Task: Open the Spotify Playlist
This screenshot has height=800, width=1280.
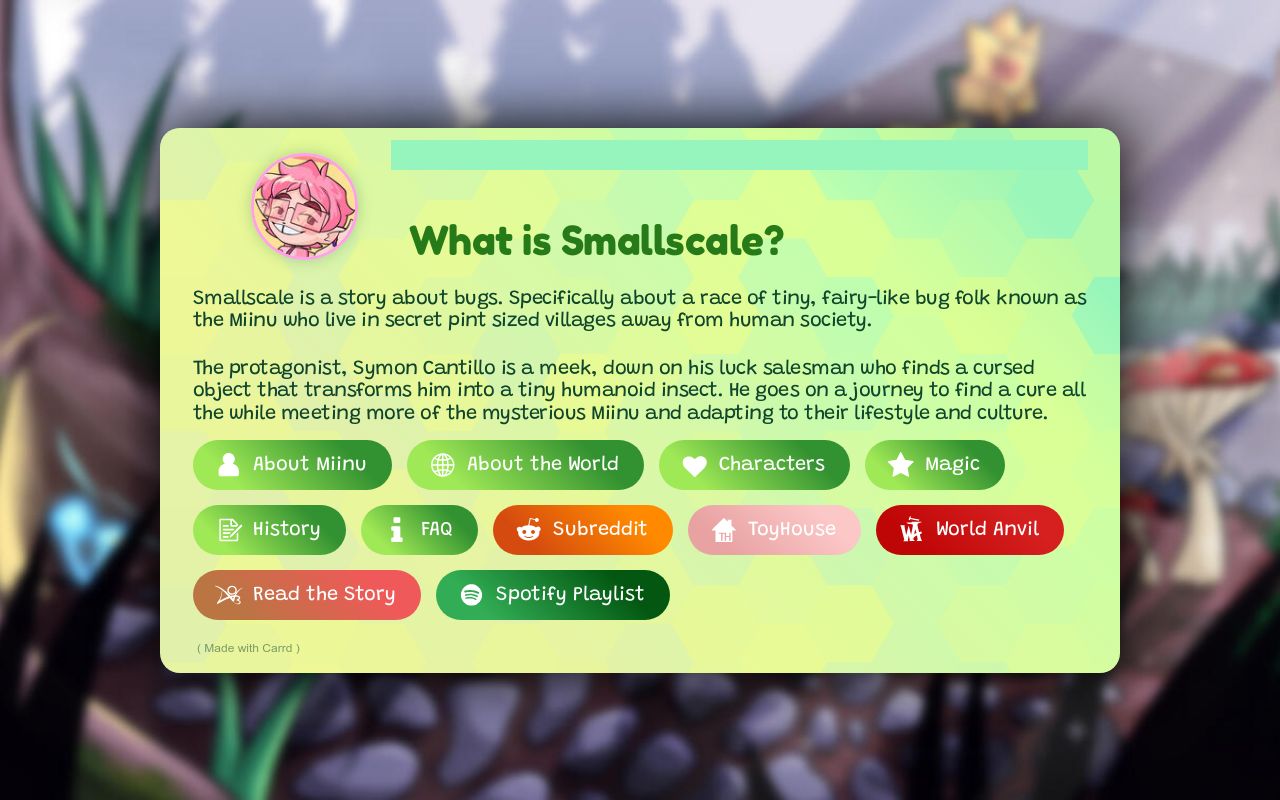Action: (553, 594)
